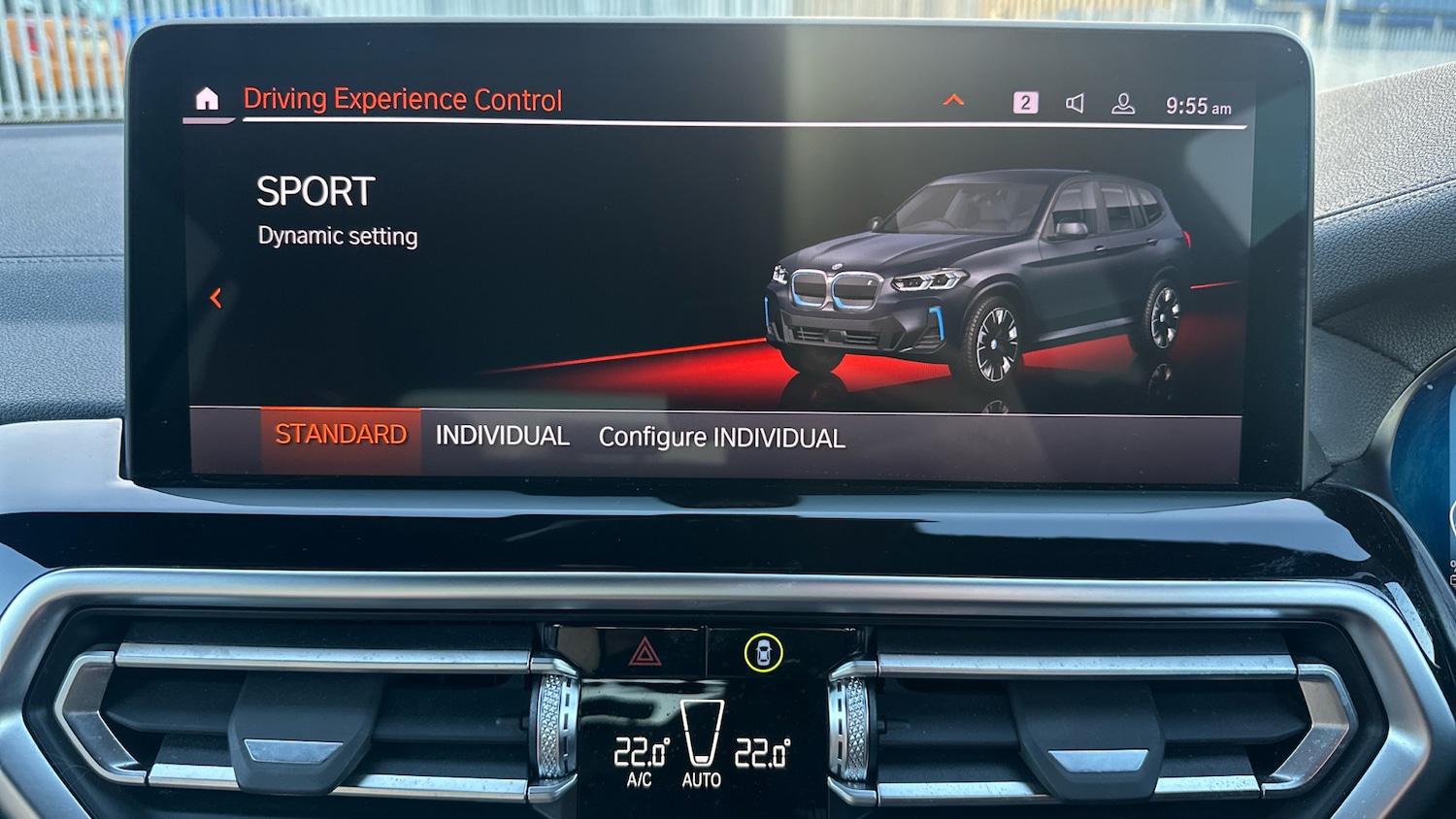This screenshot has height=819, width=1456.
Task: Select the driver profile icon
Action: click(1125, 101)
